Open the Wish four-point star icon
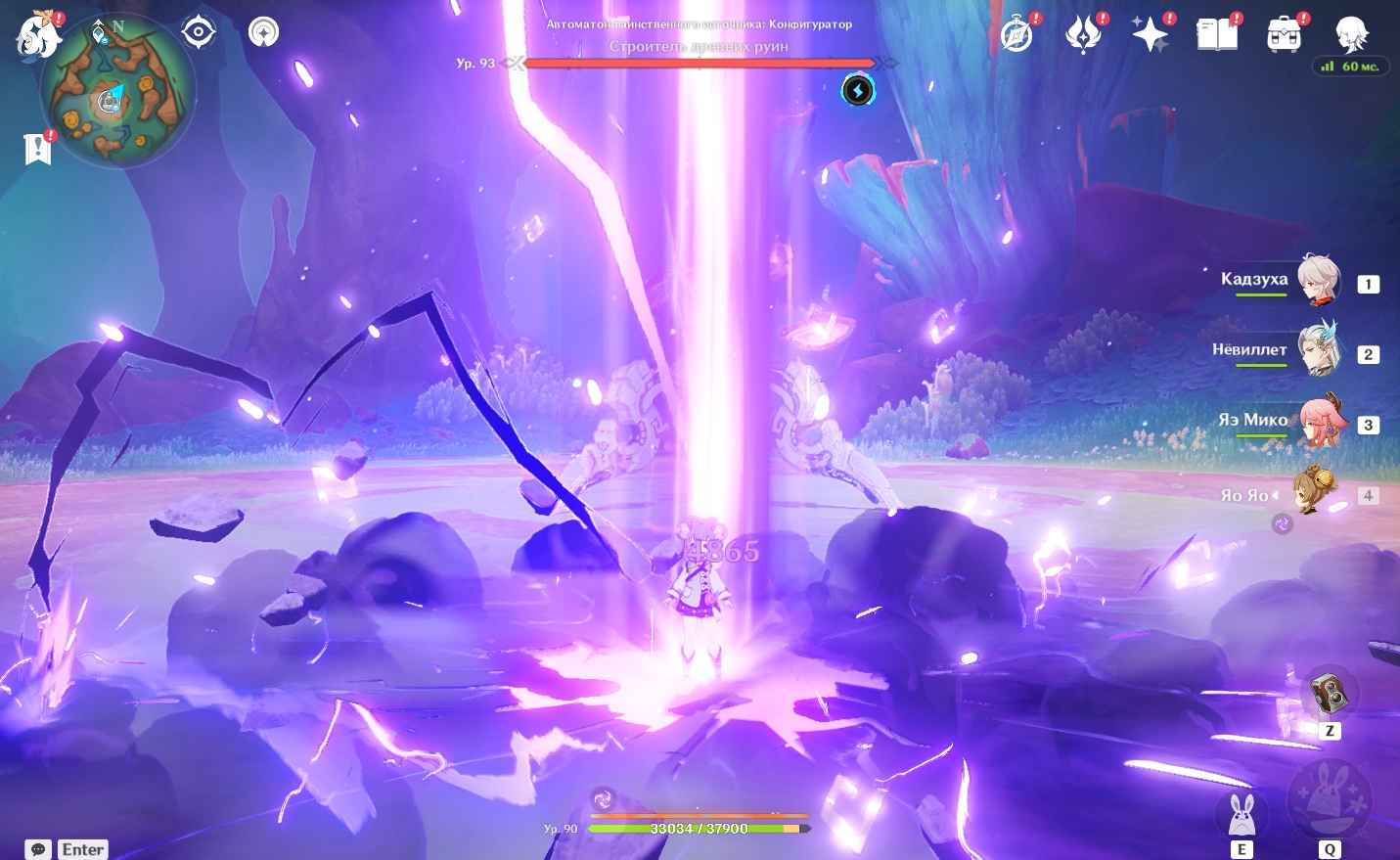The height and width of the screenshot is (860, 1400). coord(1150,35)
